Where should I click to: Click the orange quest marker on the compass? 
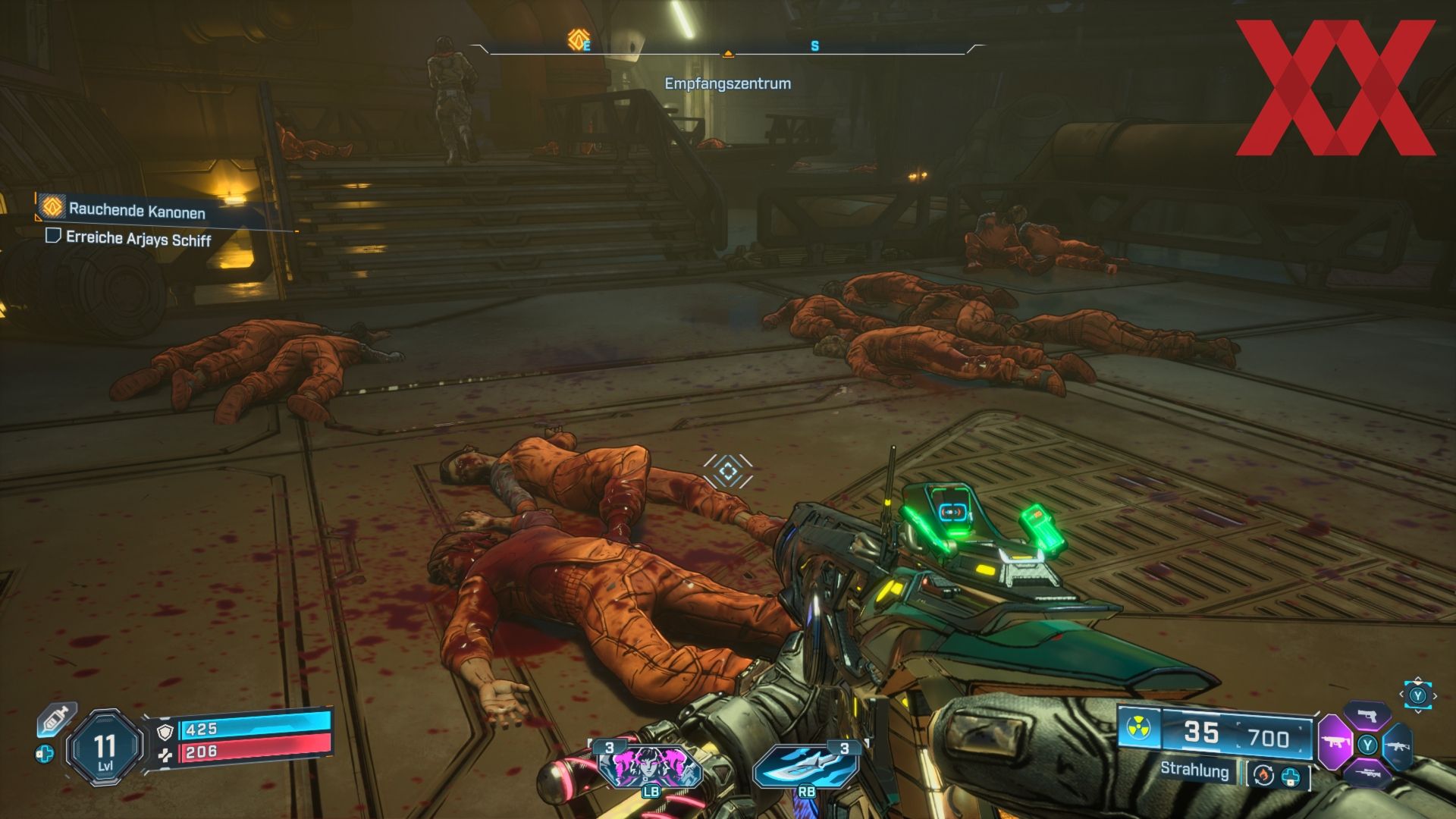(x=578, y=39)
